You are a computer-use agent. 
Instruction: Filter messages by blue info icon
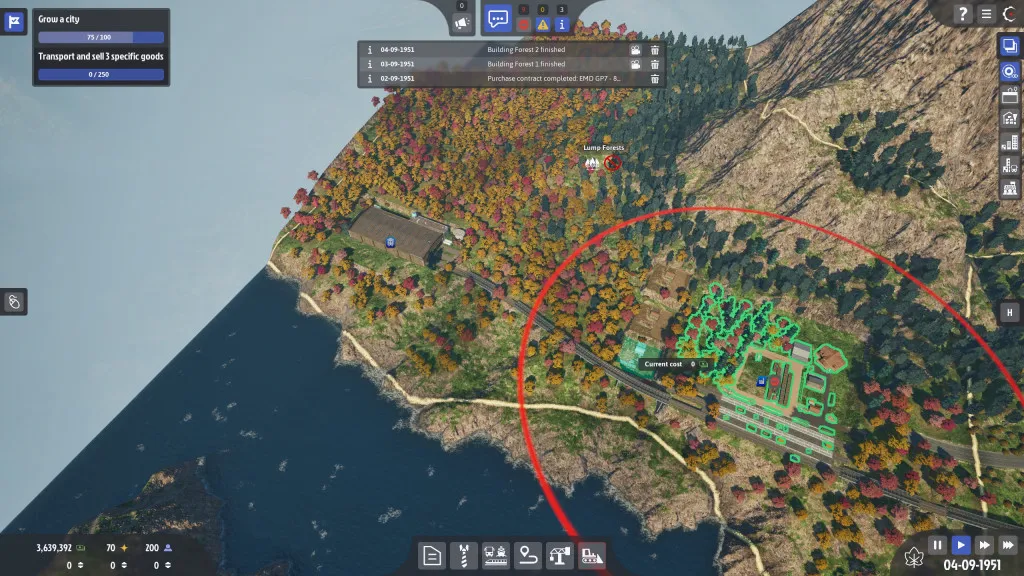(561, 24)
